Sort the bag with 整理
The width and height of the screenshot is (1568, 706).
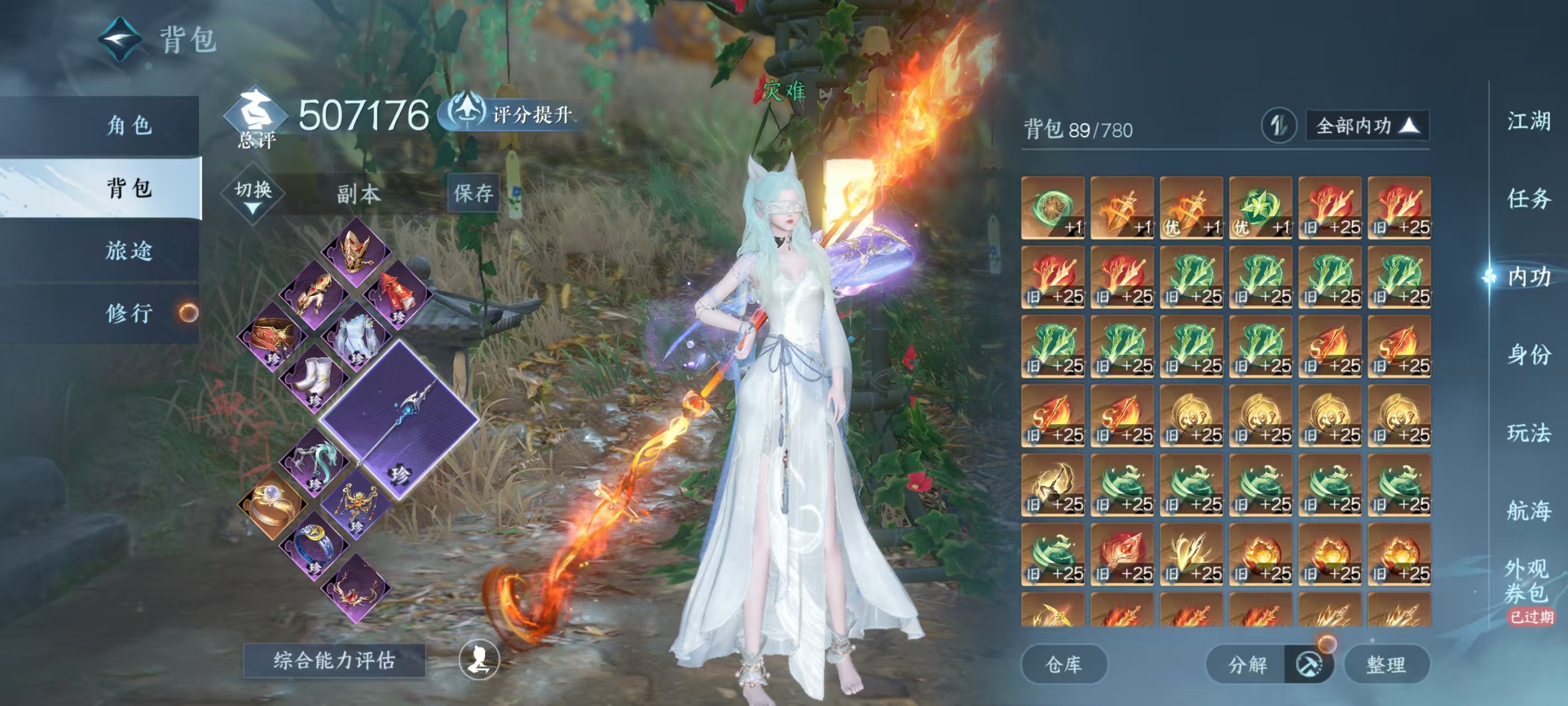click(1386, 665)
